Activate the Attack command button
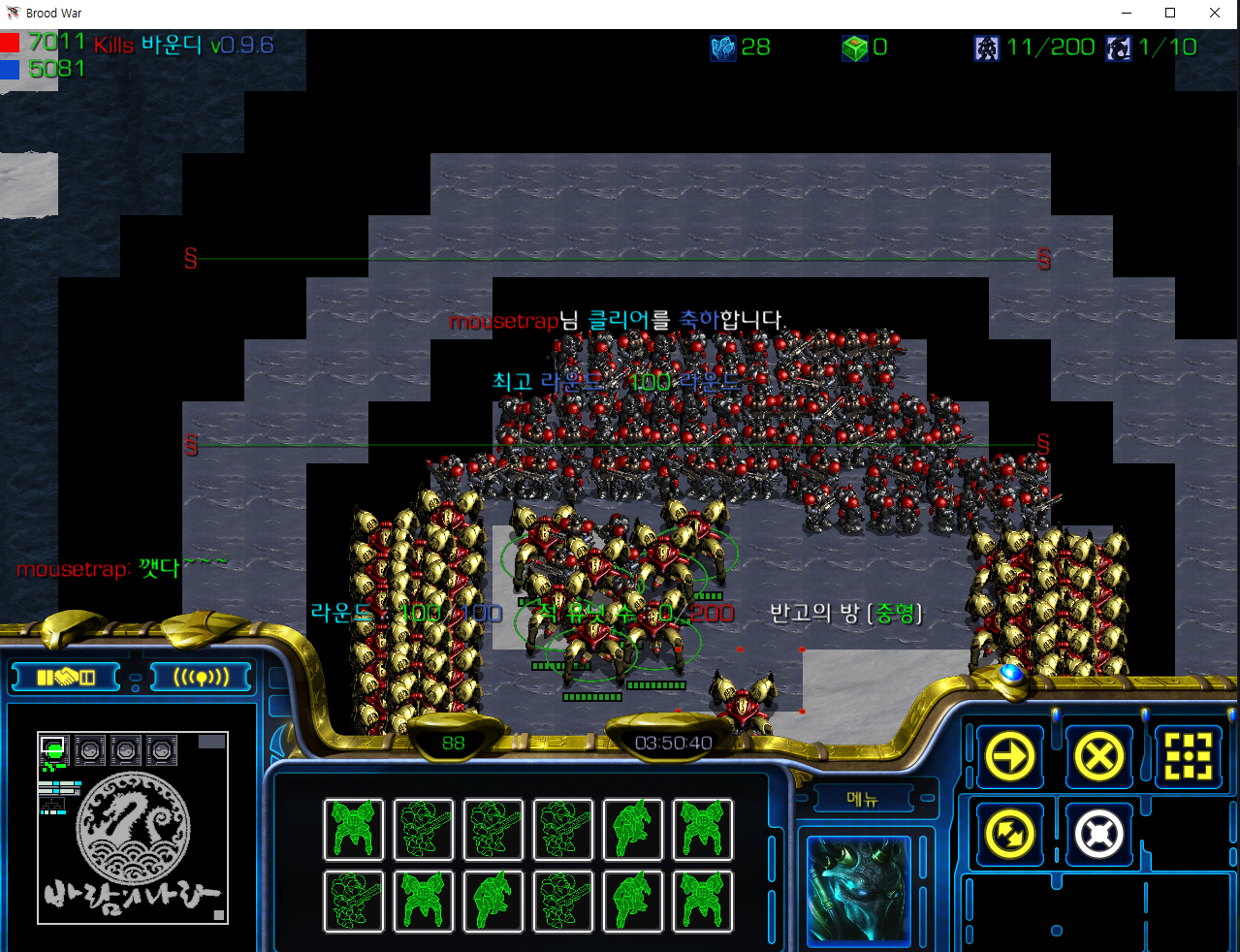1240x952 pixels. point(1189,756)
